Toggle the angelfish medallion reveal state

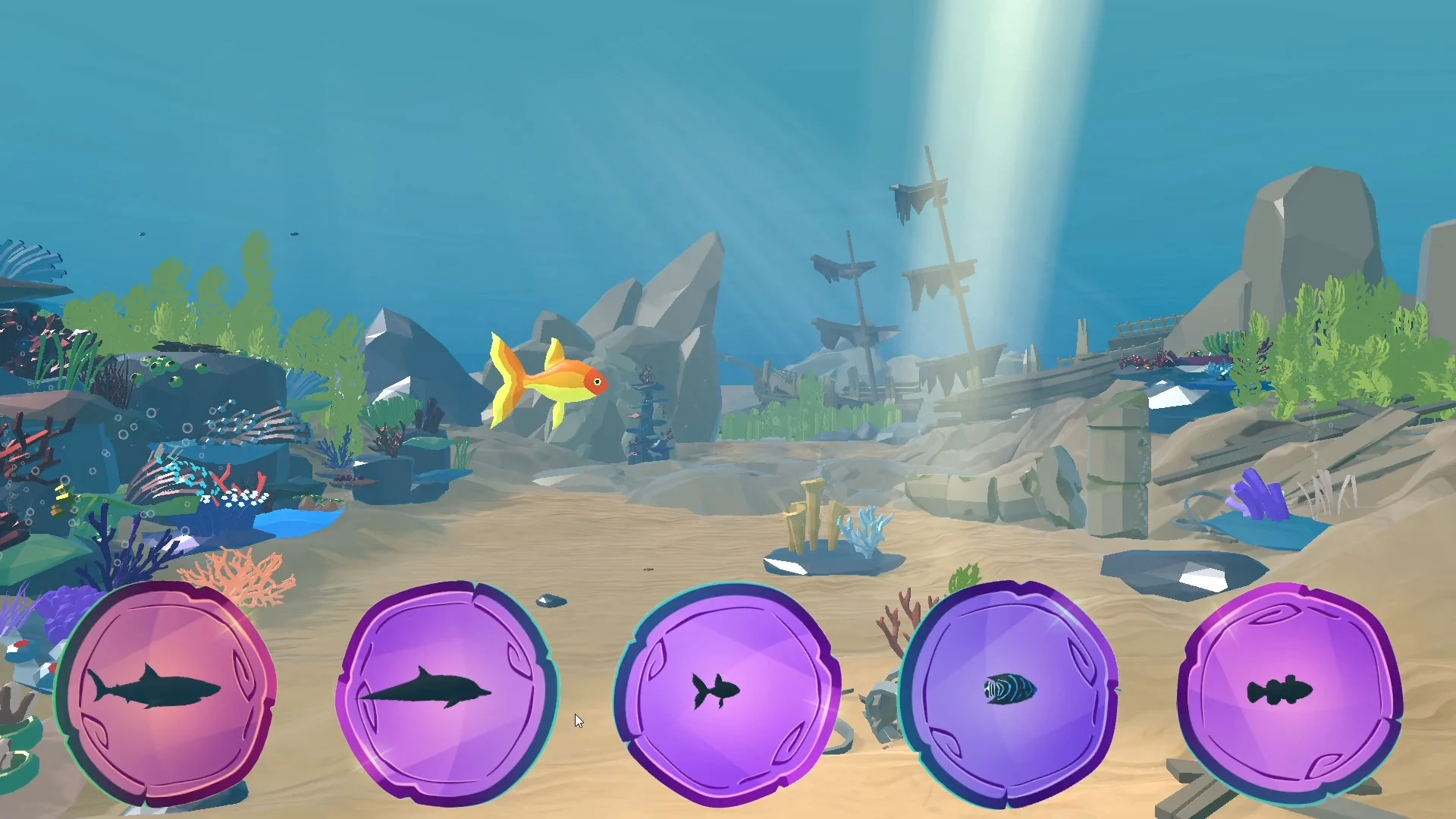[1012, 692]
